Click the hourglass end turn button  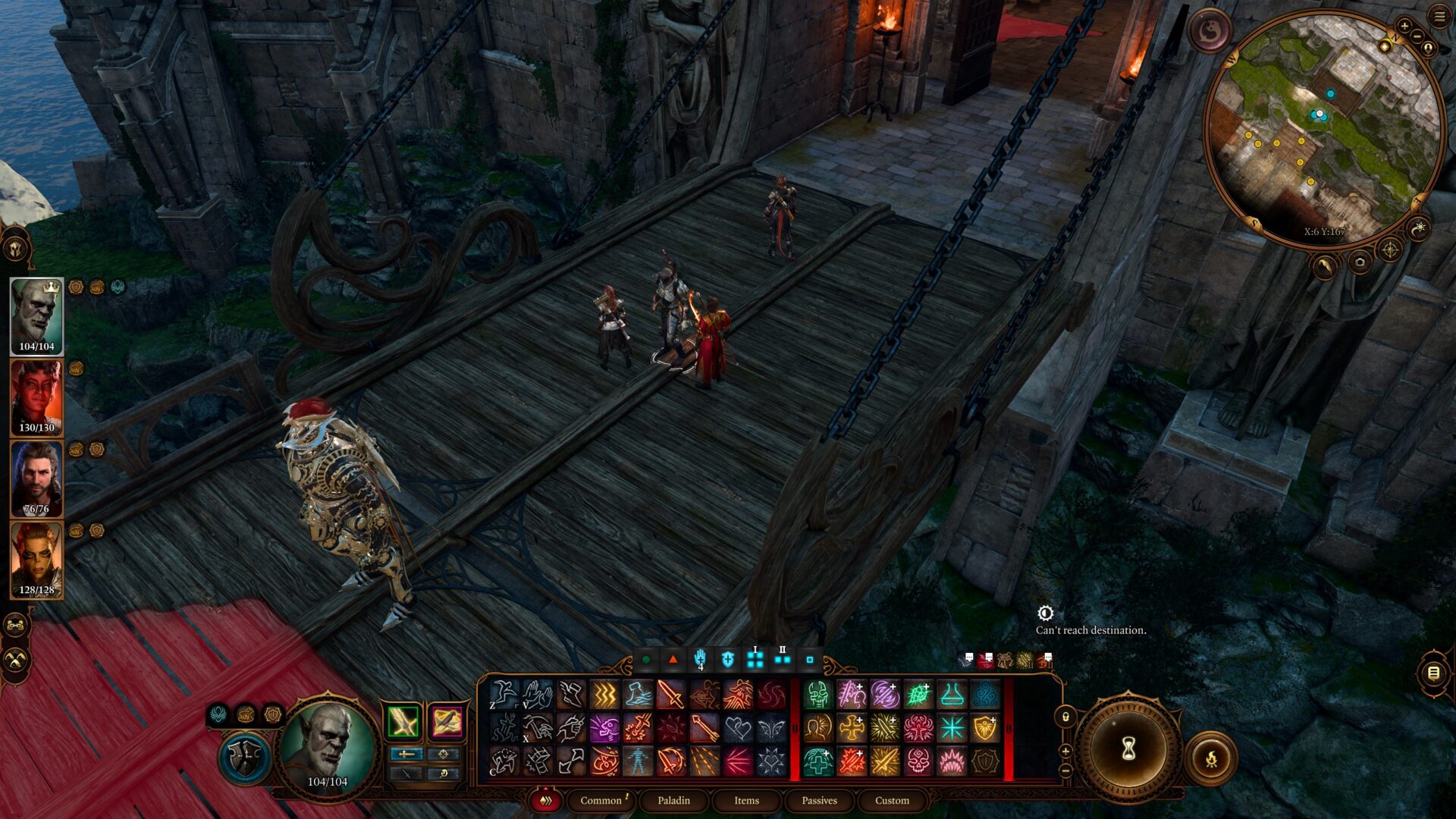(1128, 749)
